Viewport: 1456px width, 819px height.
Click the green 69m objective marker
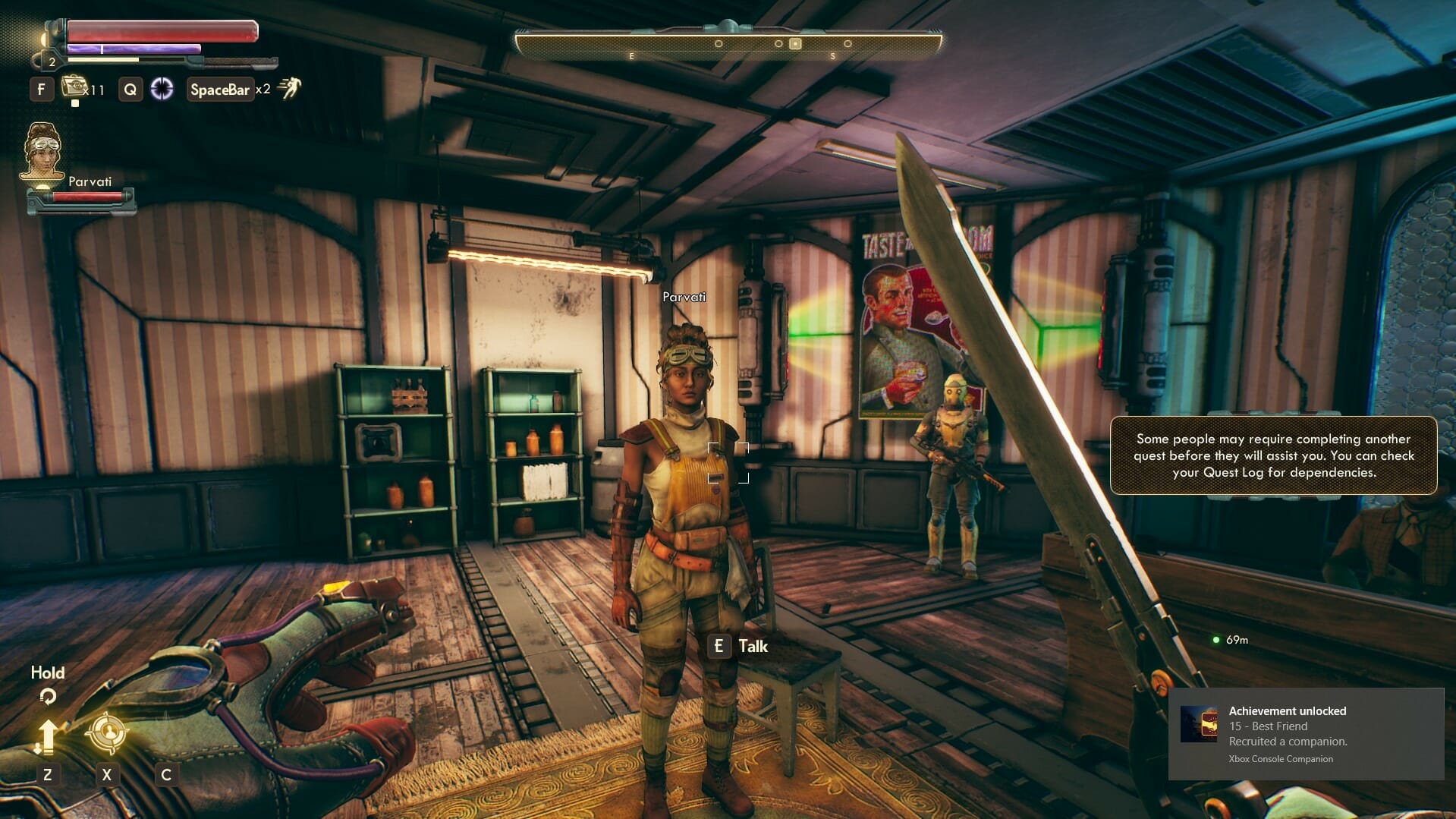1216,640
